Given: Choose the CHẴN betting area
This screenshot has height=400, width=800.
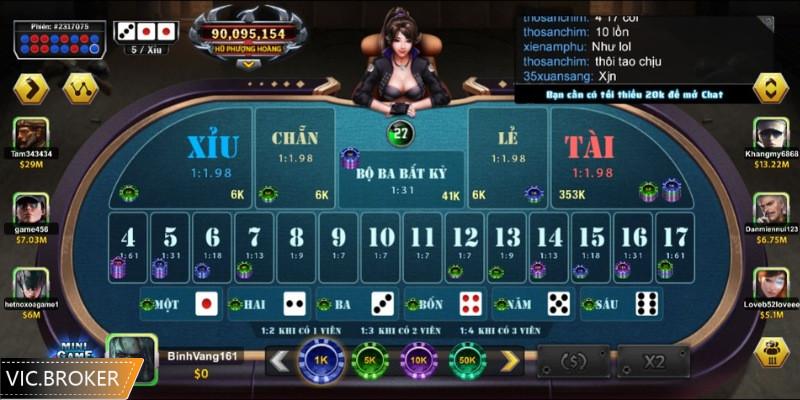Looking at the screenshot, I should tap(295, 150).
